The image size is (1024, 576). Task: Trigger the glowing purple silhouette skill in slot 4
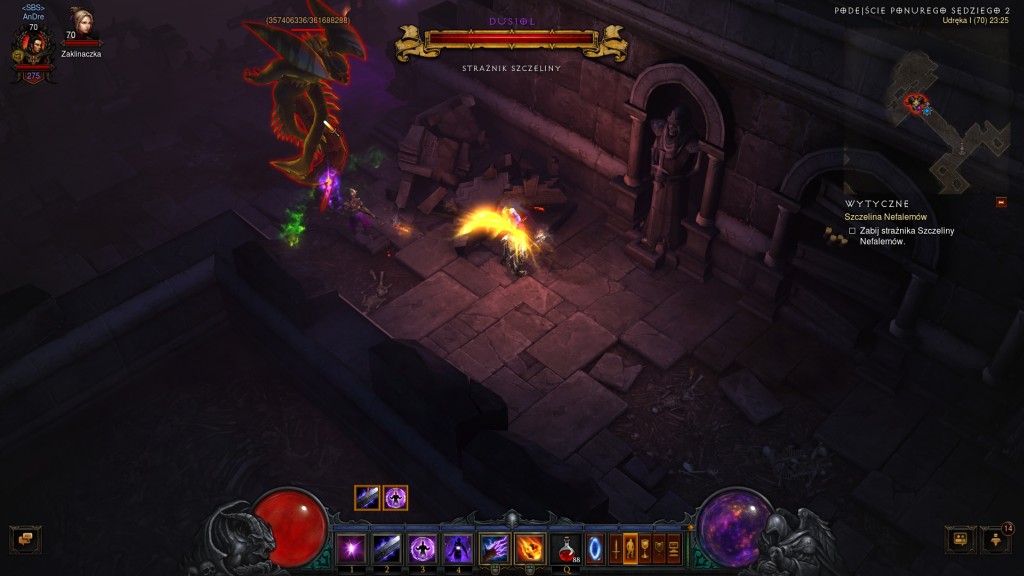coord(457,549)
